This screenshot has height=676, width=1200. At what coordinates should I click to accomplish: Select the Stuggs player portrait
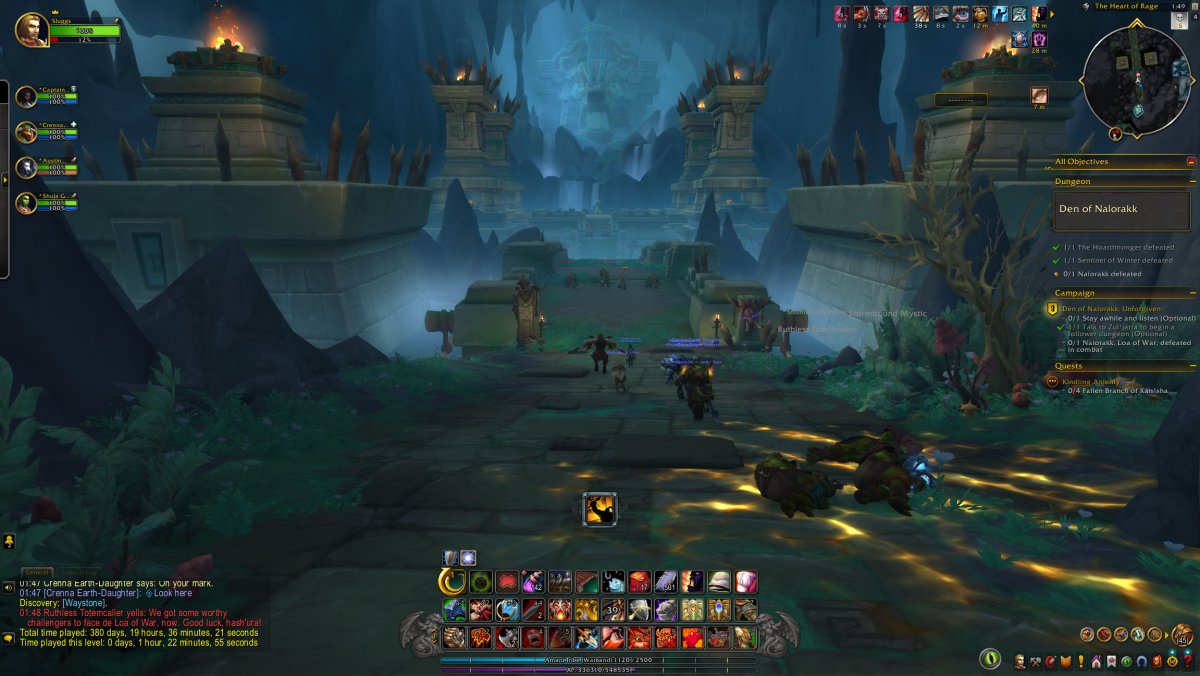(31, 28)
